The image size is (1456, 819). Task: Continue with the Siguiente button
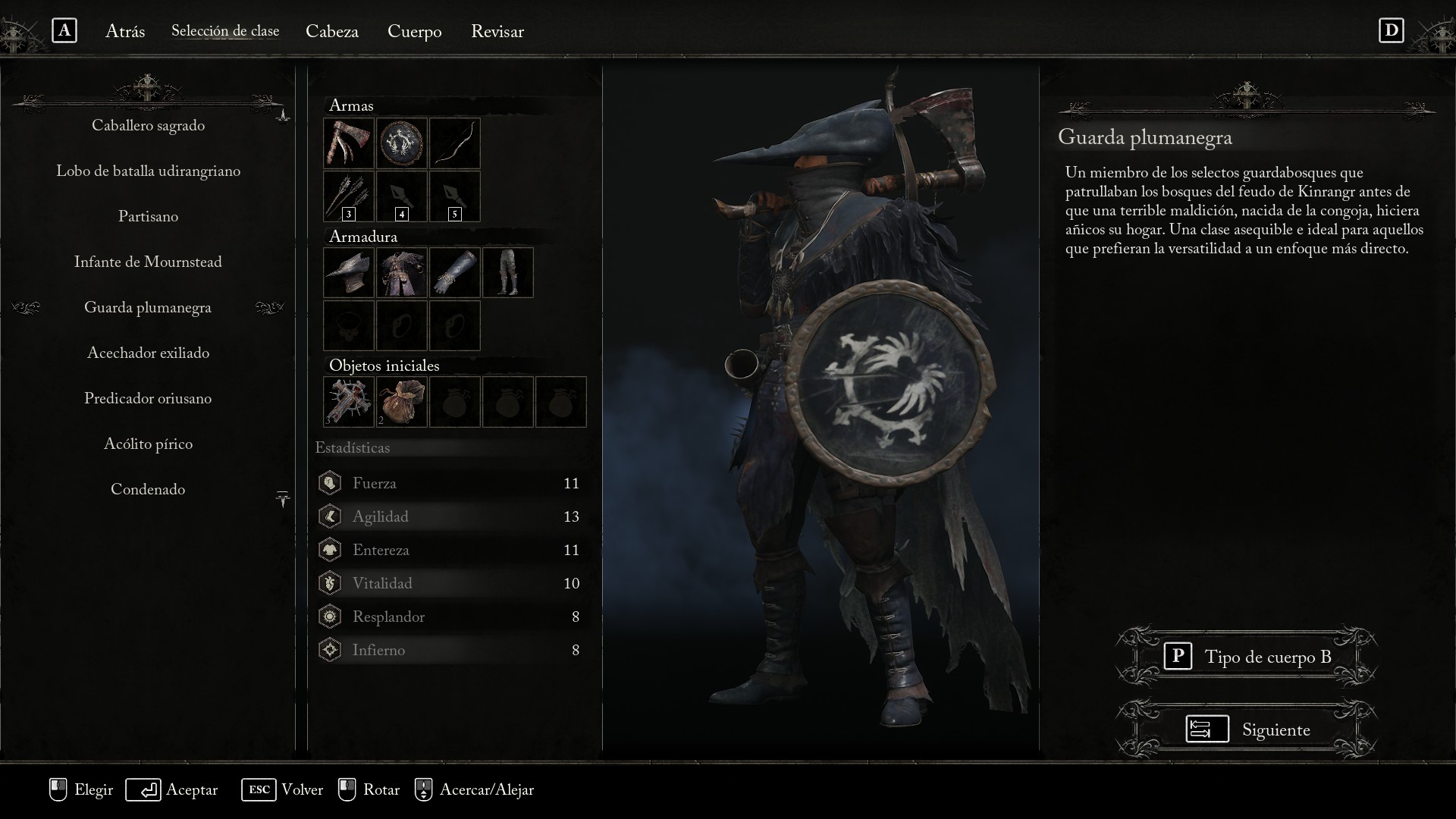1247,730
